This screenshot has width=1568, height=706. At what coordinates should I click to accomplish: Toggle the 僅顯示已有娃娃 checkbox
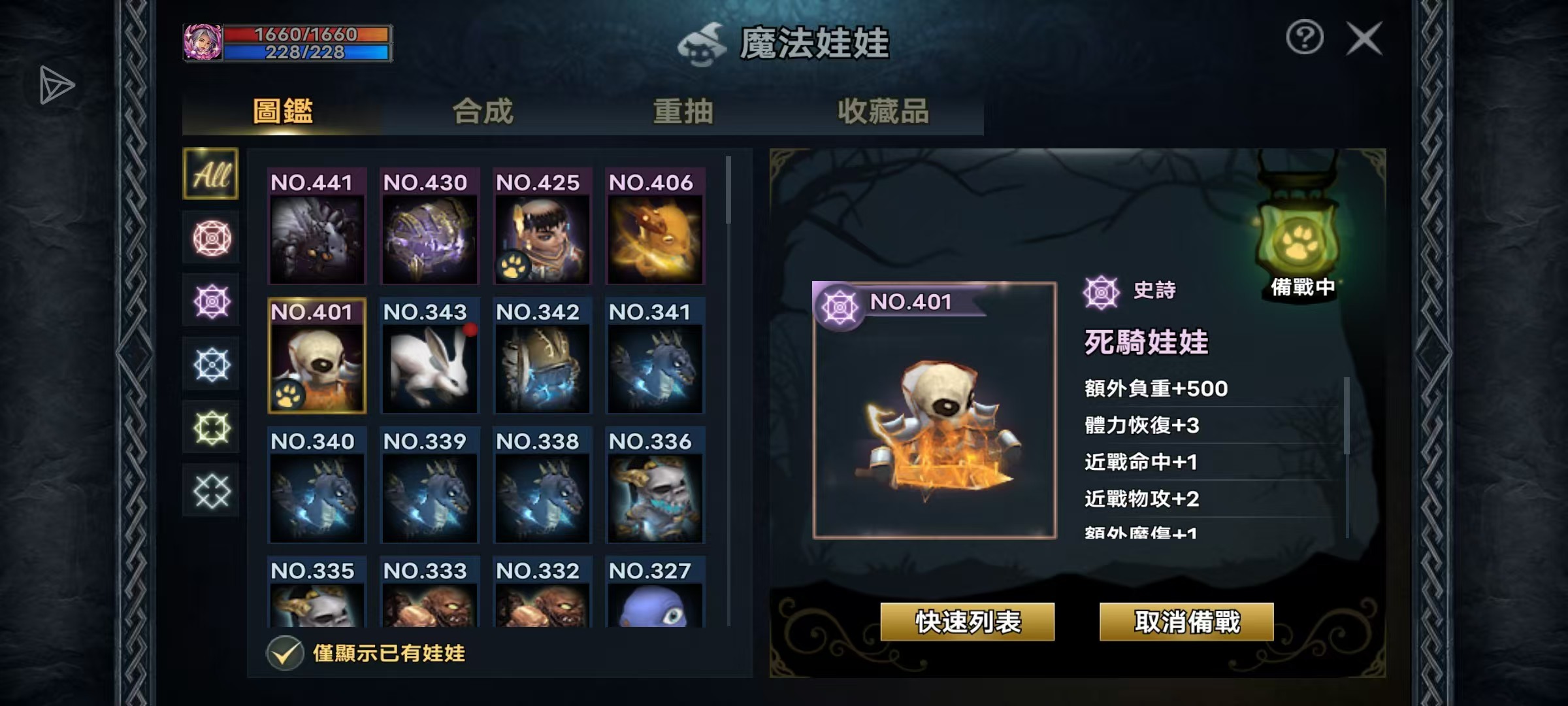(285, 653)
